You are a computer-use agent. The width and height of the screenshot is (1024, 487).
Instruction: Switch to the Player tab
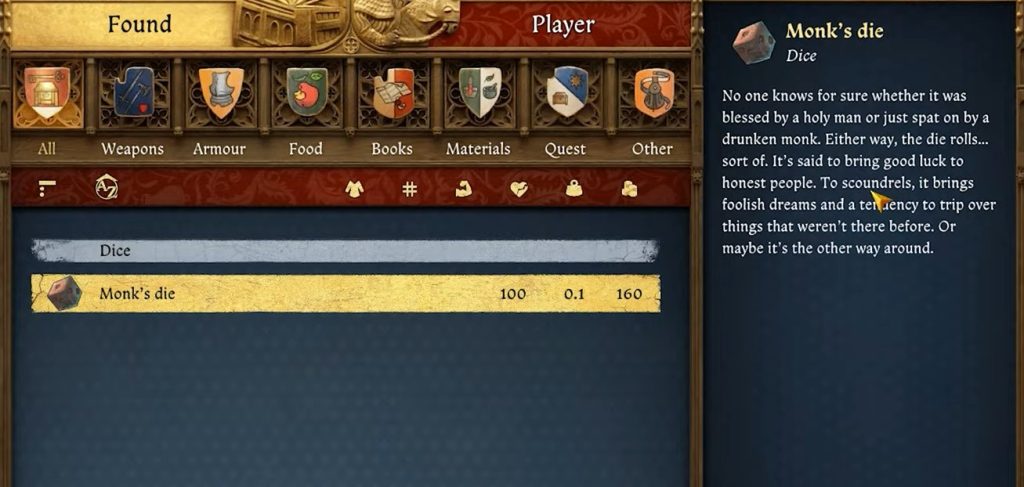tap(563, 24)
